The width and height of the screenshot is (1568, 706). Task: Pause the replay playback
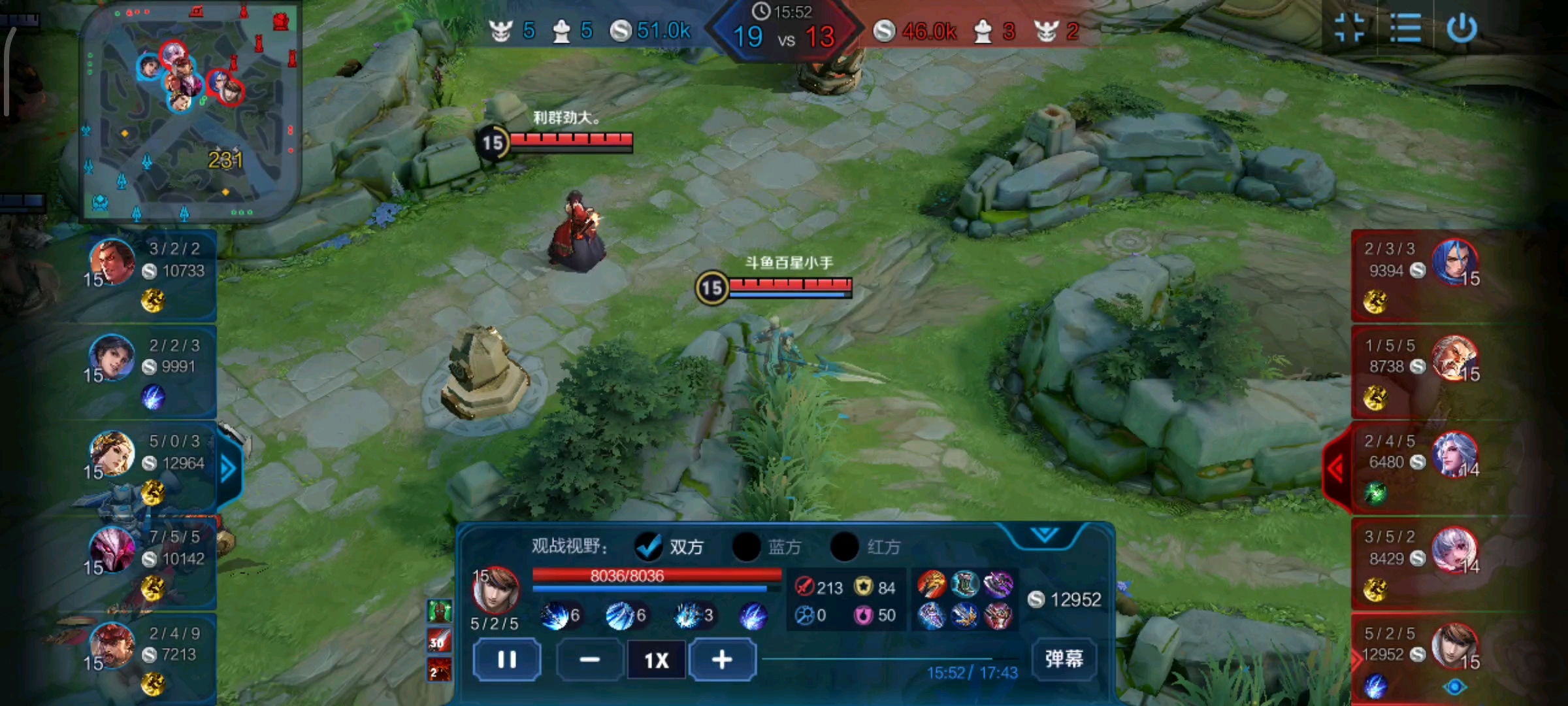[506, 660]
